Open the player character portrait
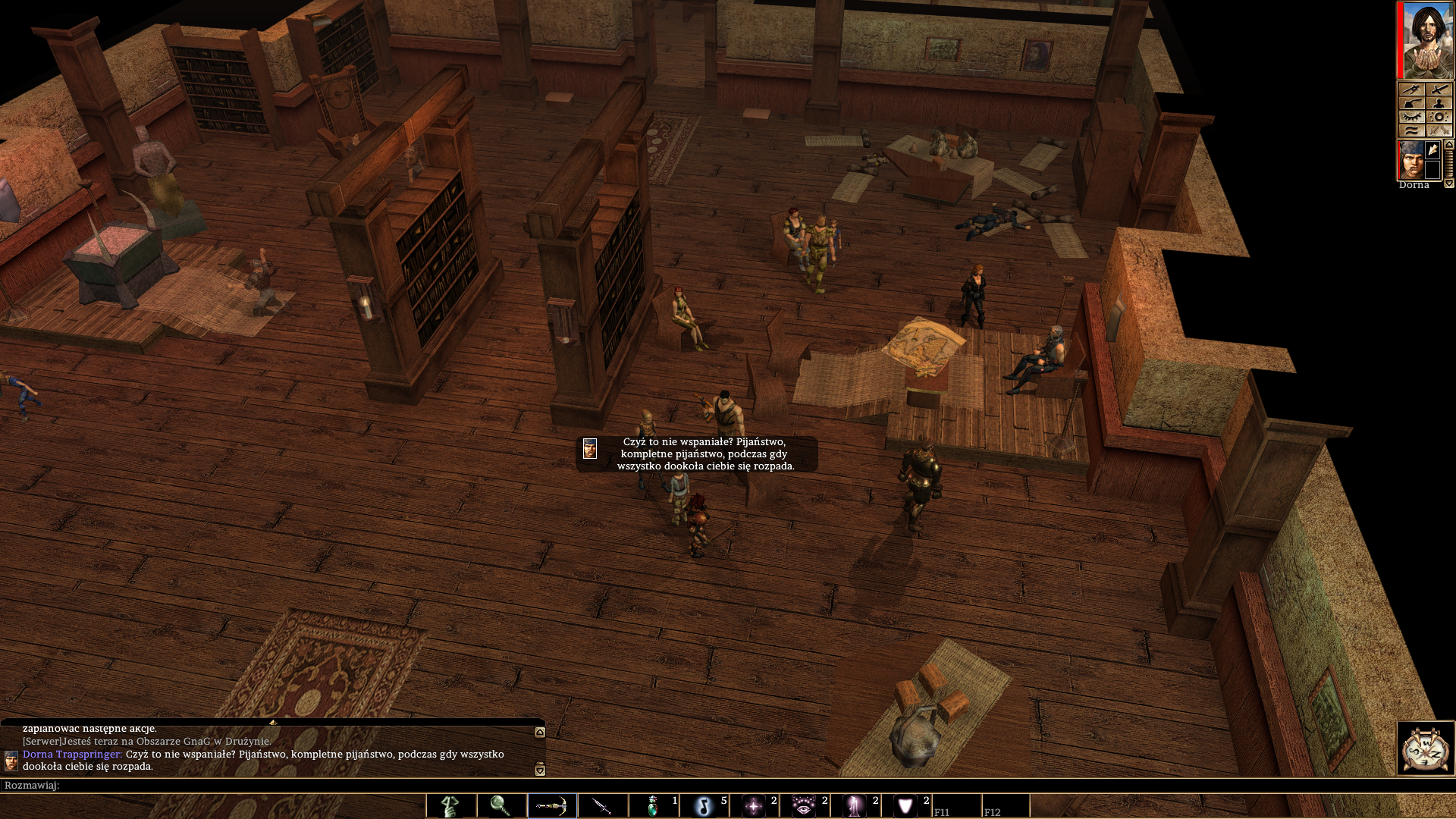This screenshot has width=1456, height=819. pos(1426,39)
